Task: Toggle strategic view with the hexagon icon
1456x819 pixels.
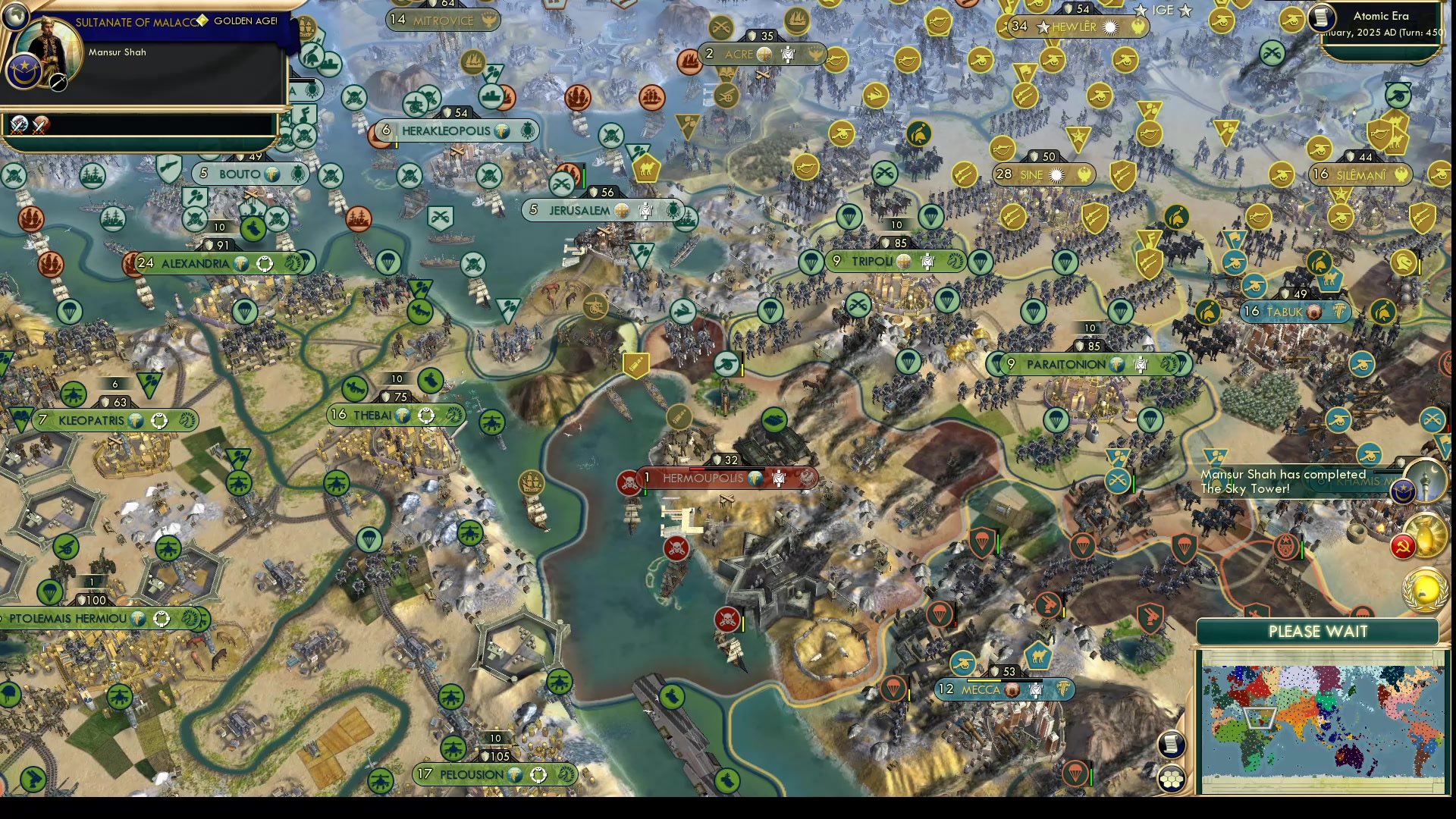Action: pyautogui.click(x=1172, y=777)
